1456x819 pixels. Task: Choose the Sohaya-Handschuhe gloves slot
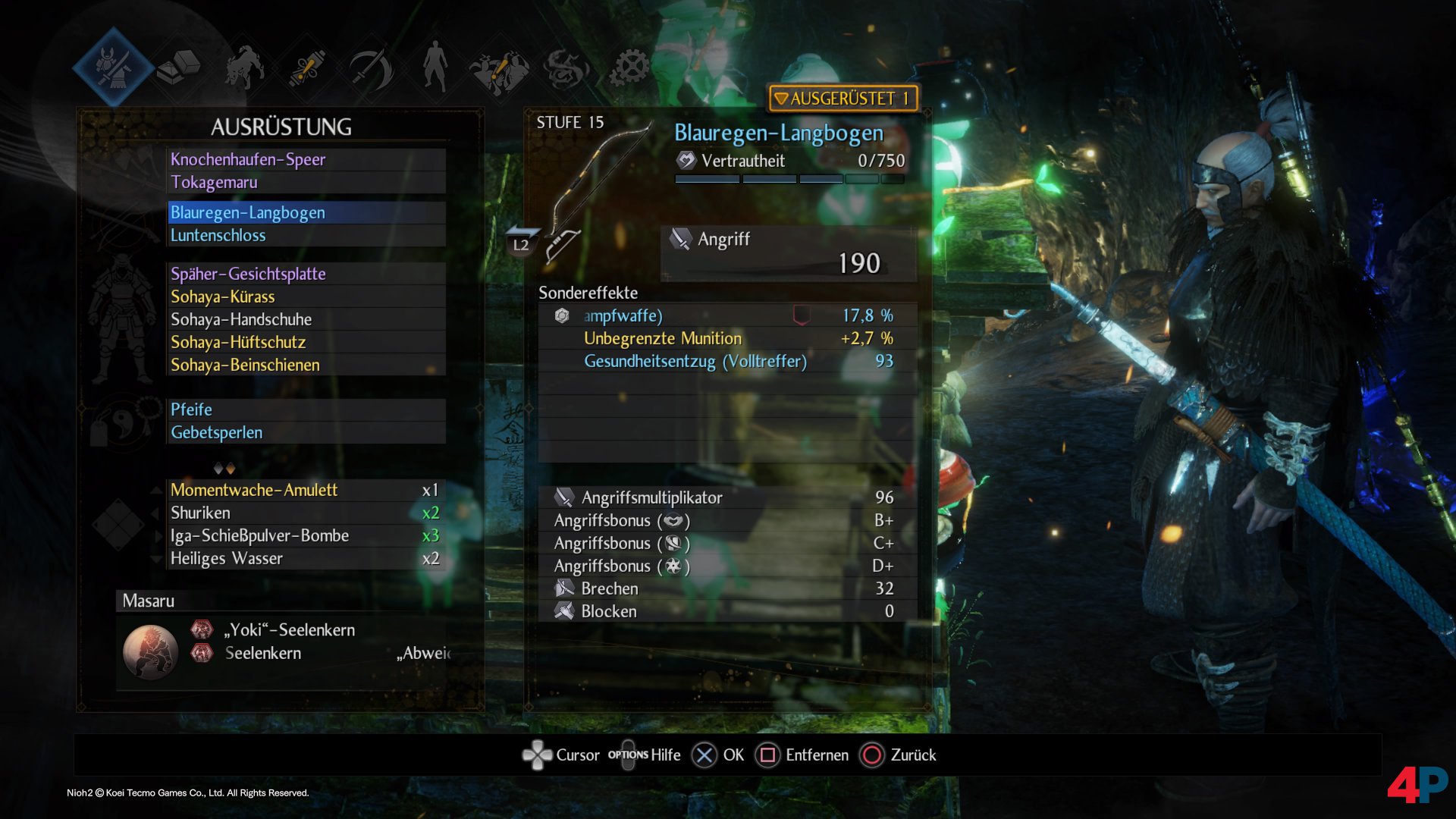[x=306, y=319]
